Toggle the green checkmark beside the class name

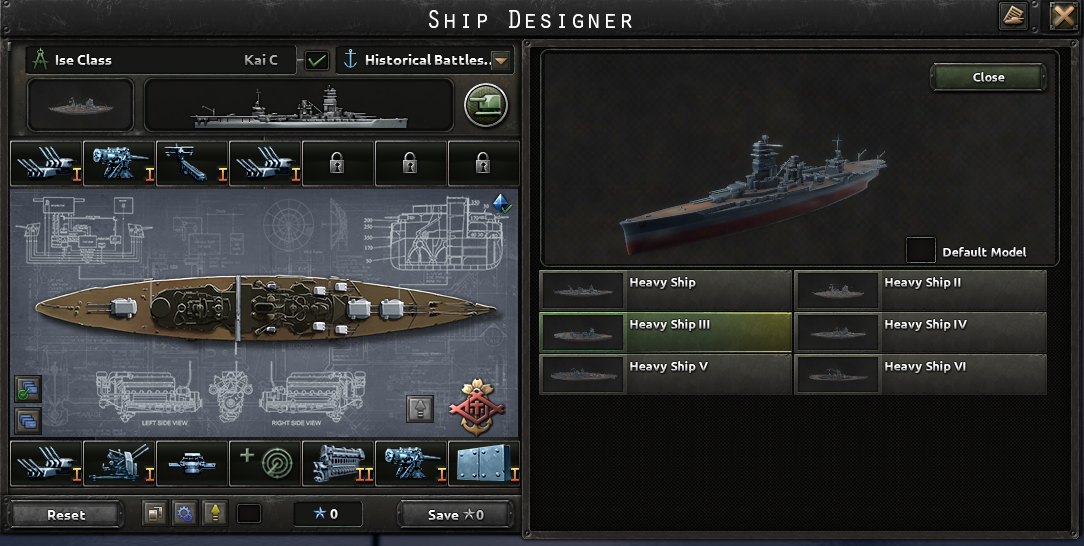[x=317, y=60]
